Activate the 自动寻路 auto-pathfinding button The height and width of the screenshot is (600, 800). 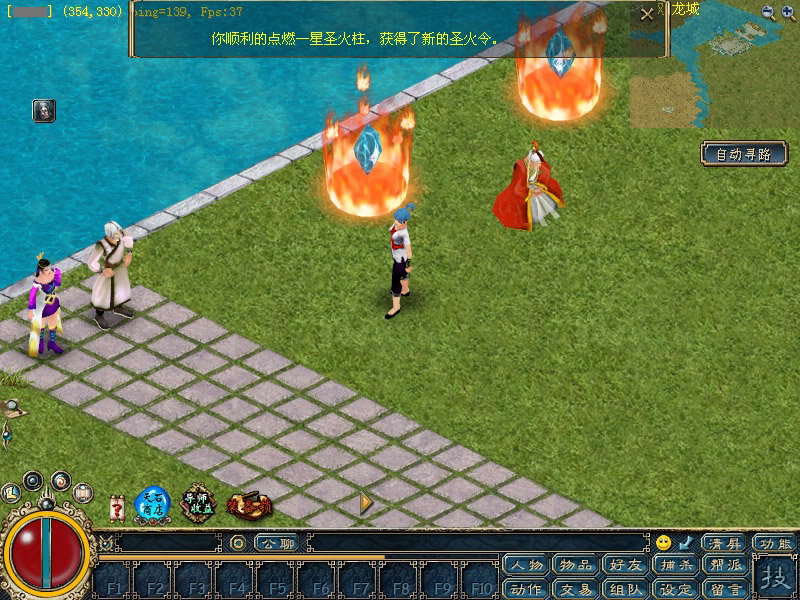click(x=744, y=154)
